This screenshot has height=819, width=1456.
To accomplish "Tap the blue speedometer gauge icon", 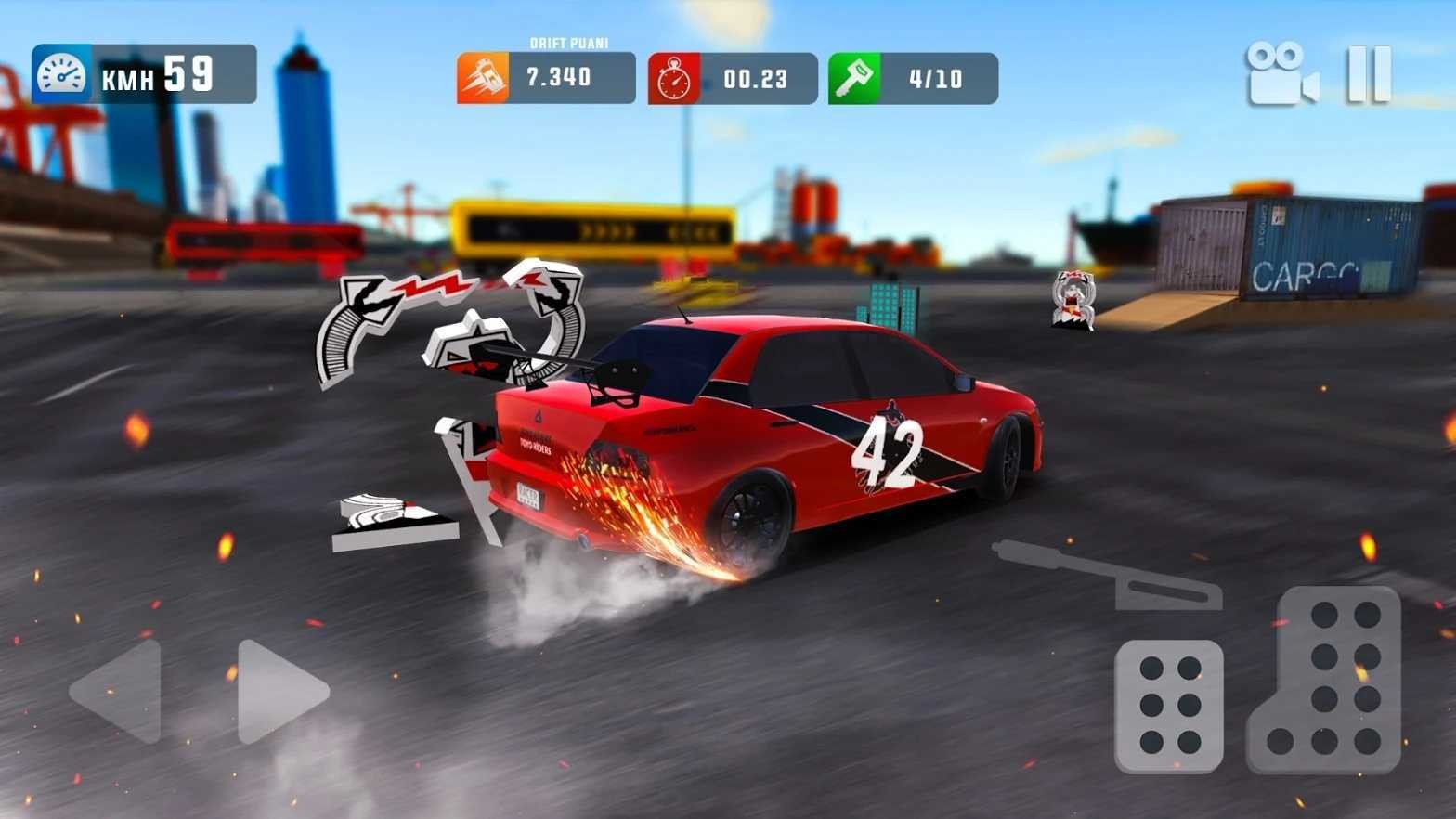I will [x=59, y=76].
